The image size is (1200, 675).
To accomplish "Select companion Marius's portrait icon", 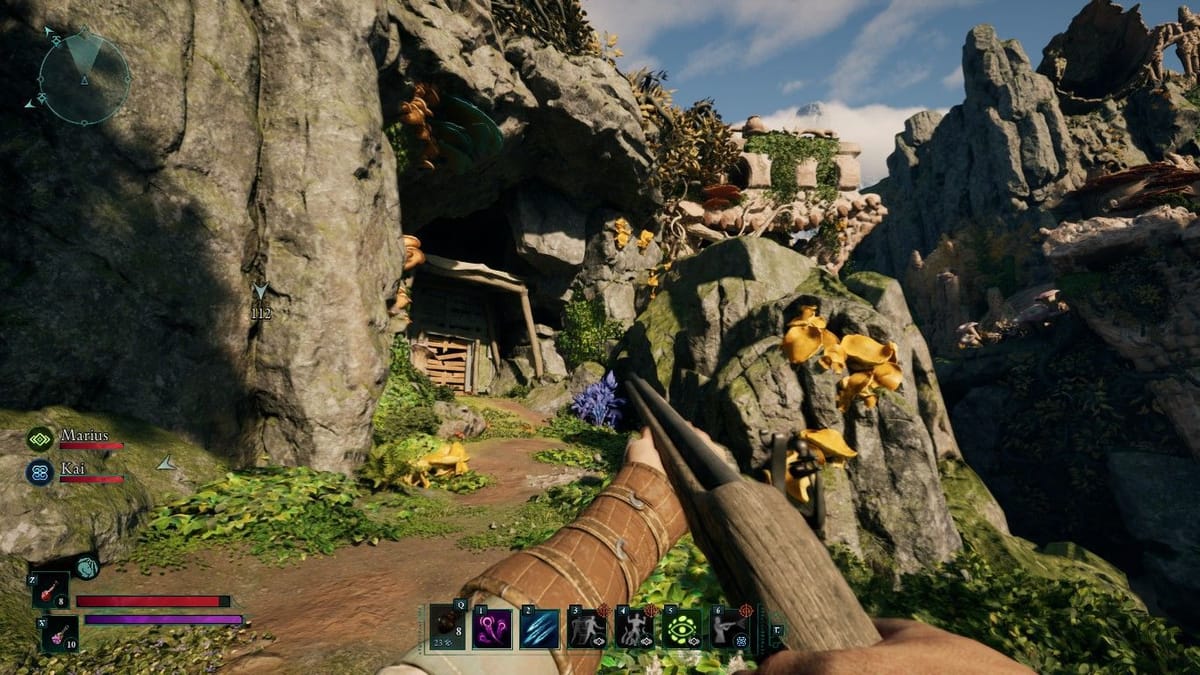I will pos(40,438).
